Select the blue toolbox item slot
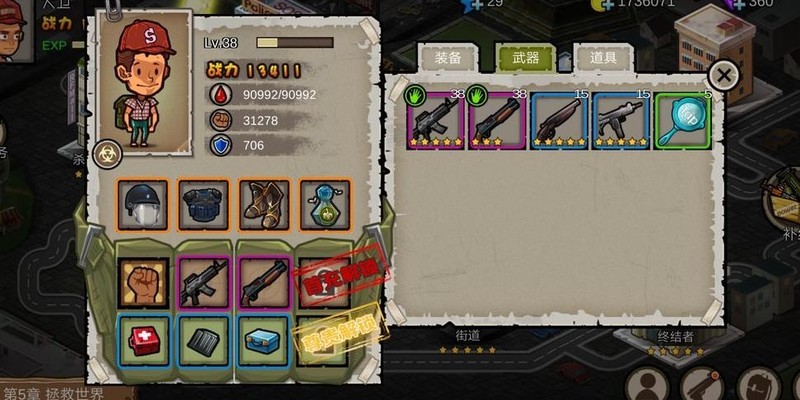800x400 pixels. (x=264, y=340)
